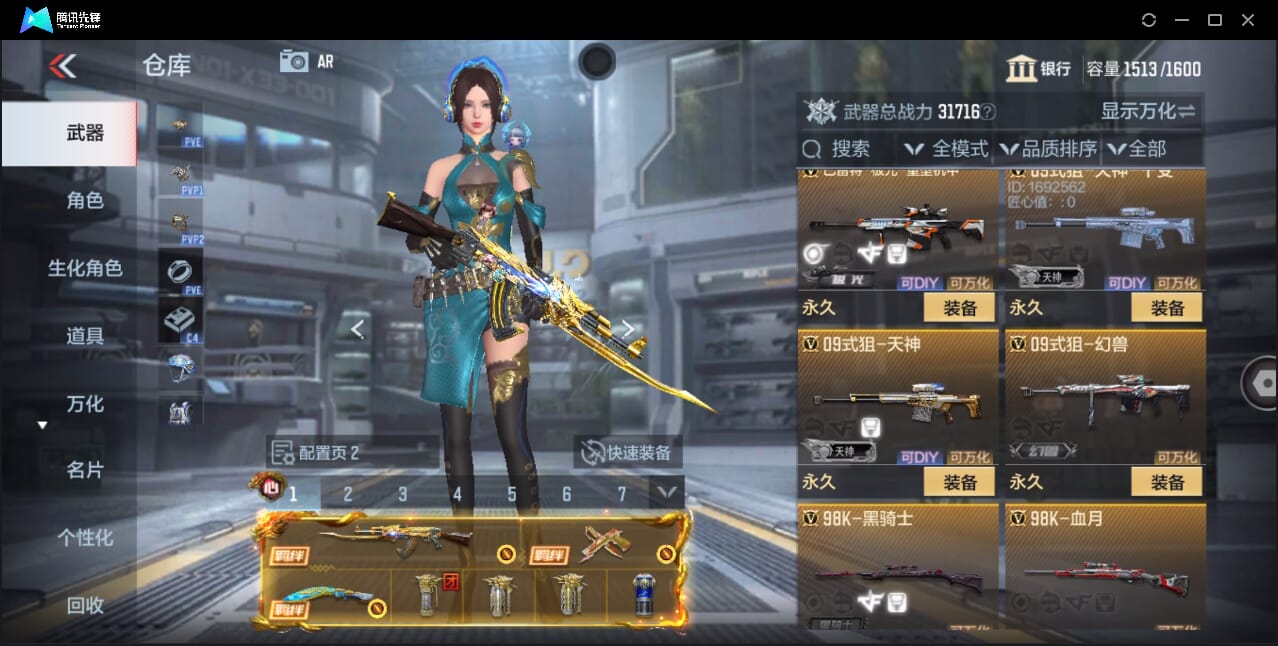Screen dimensions: 1278x646
Task: Open the 全模式 mode filter dropdown
Action: 947,149
